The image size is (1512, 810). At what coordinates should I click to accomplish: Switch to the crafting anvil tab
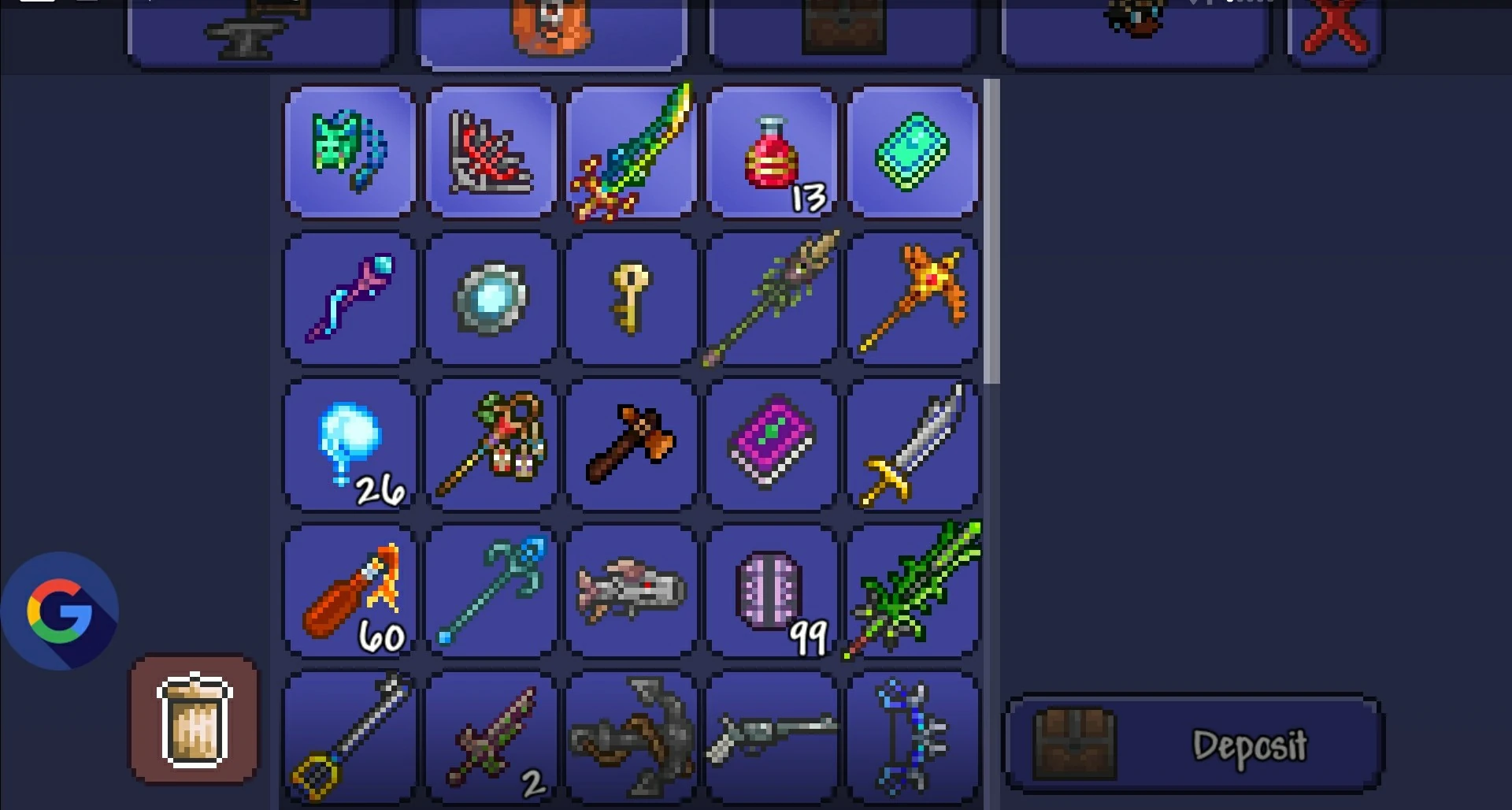coord(260,30)
